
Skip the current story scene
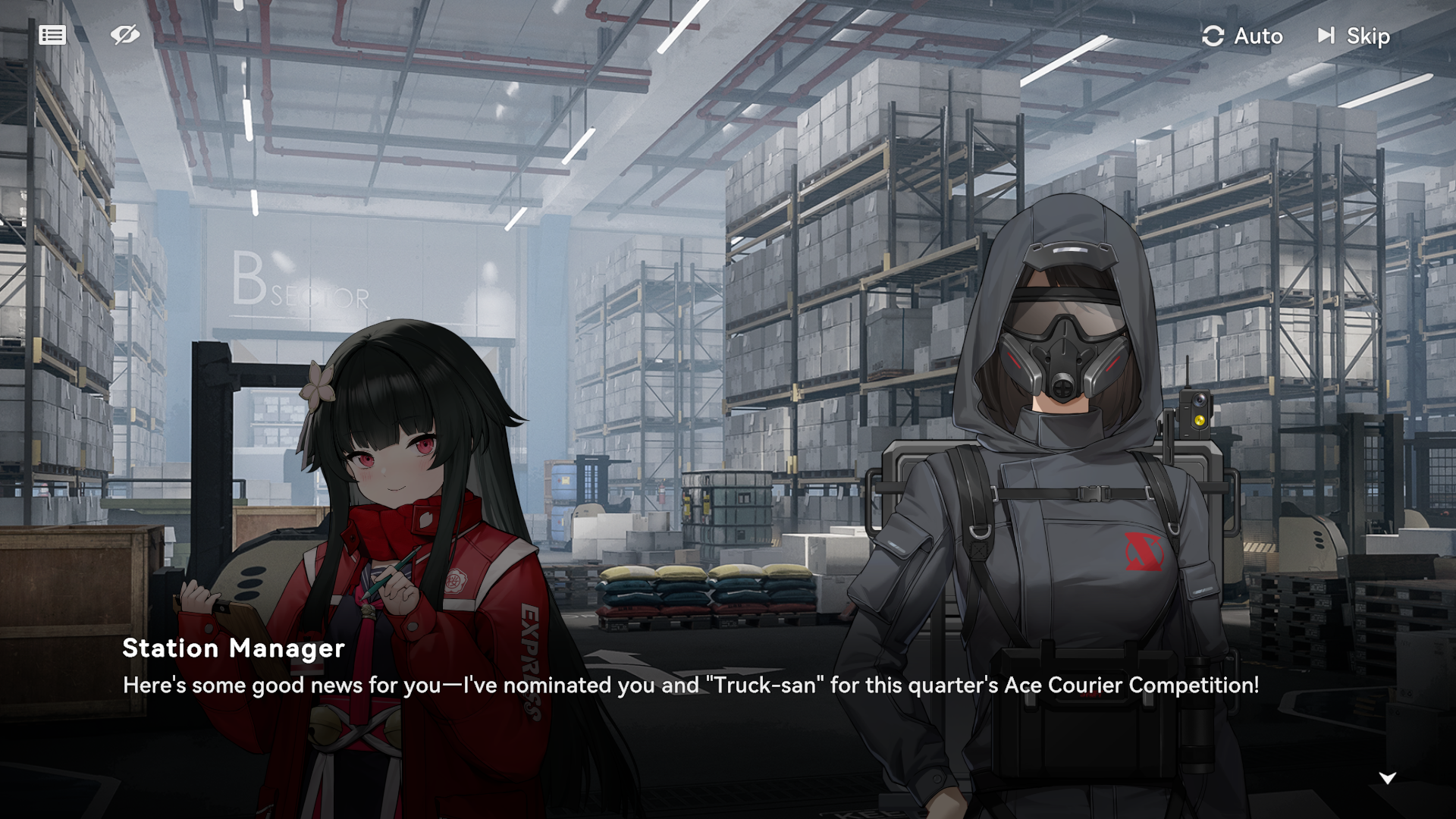tap(1354, 36)
